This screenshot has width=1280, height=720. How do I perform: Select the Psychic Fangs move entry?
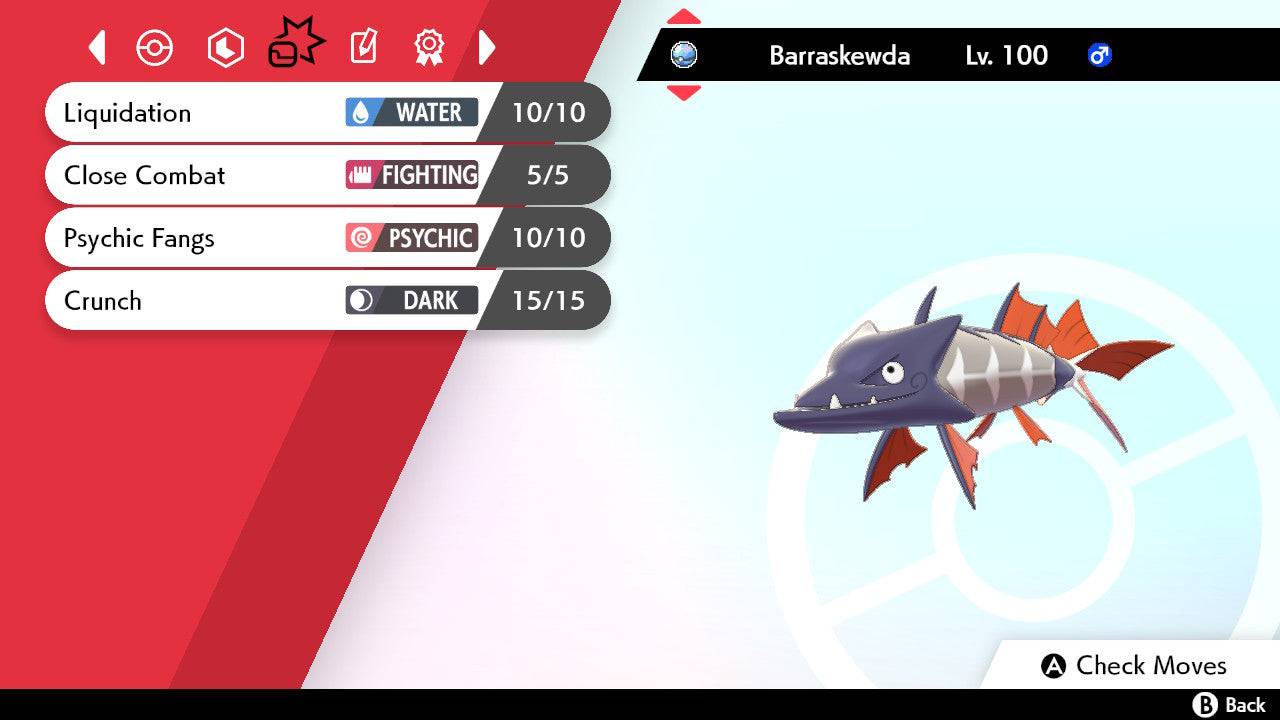tap(327, 238)
